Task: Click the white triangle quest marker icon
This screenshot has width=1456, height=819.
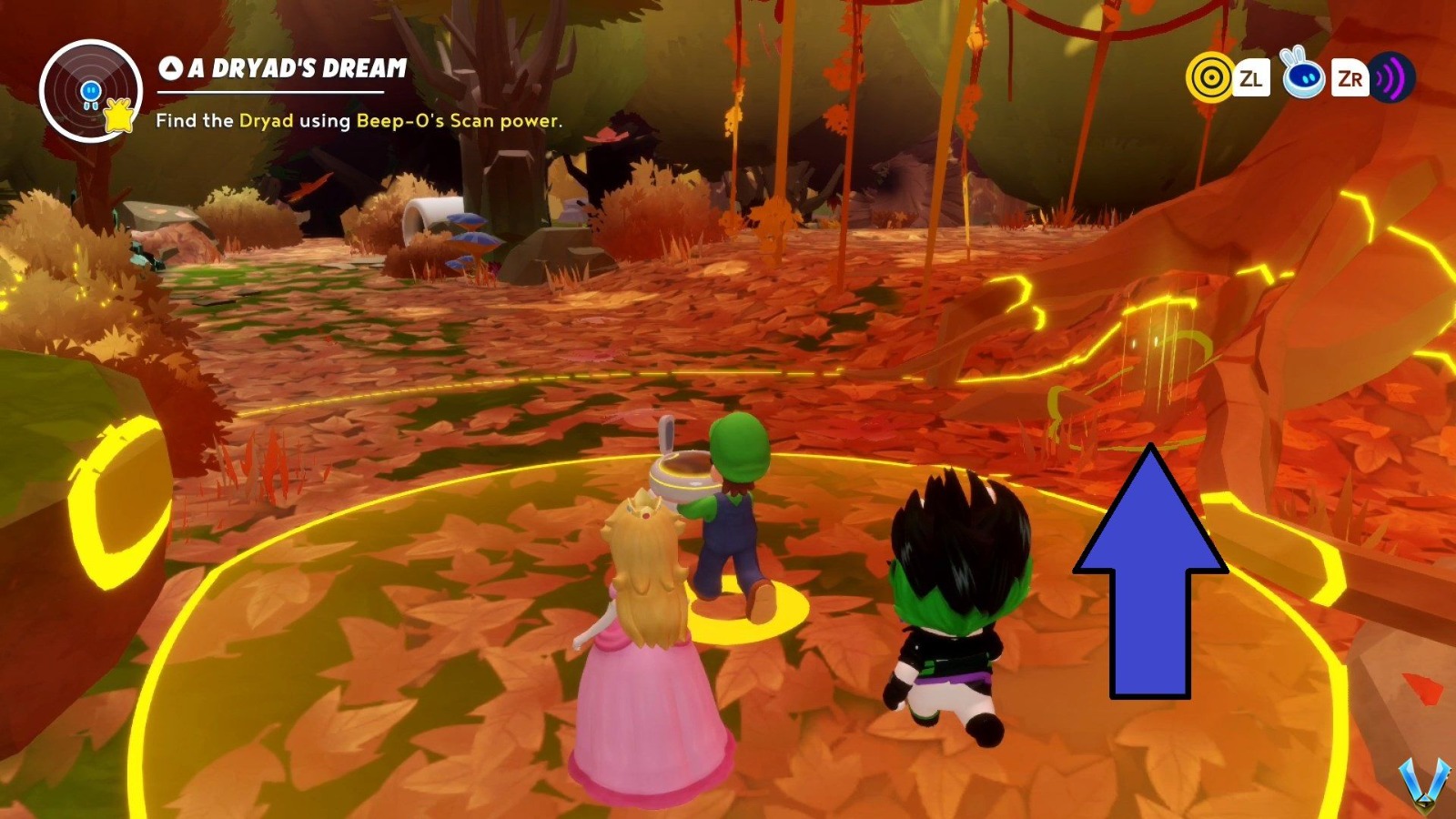Action: tap(170, 67)
